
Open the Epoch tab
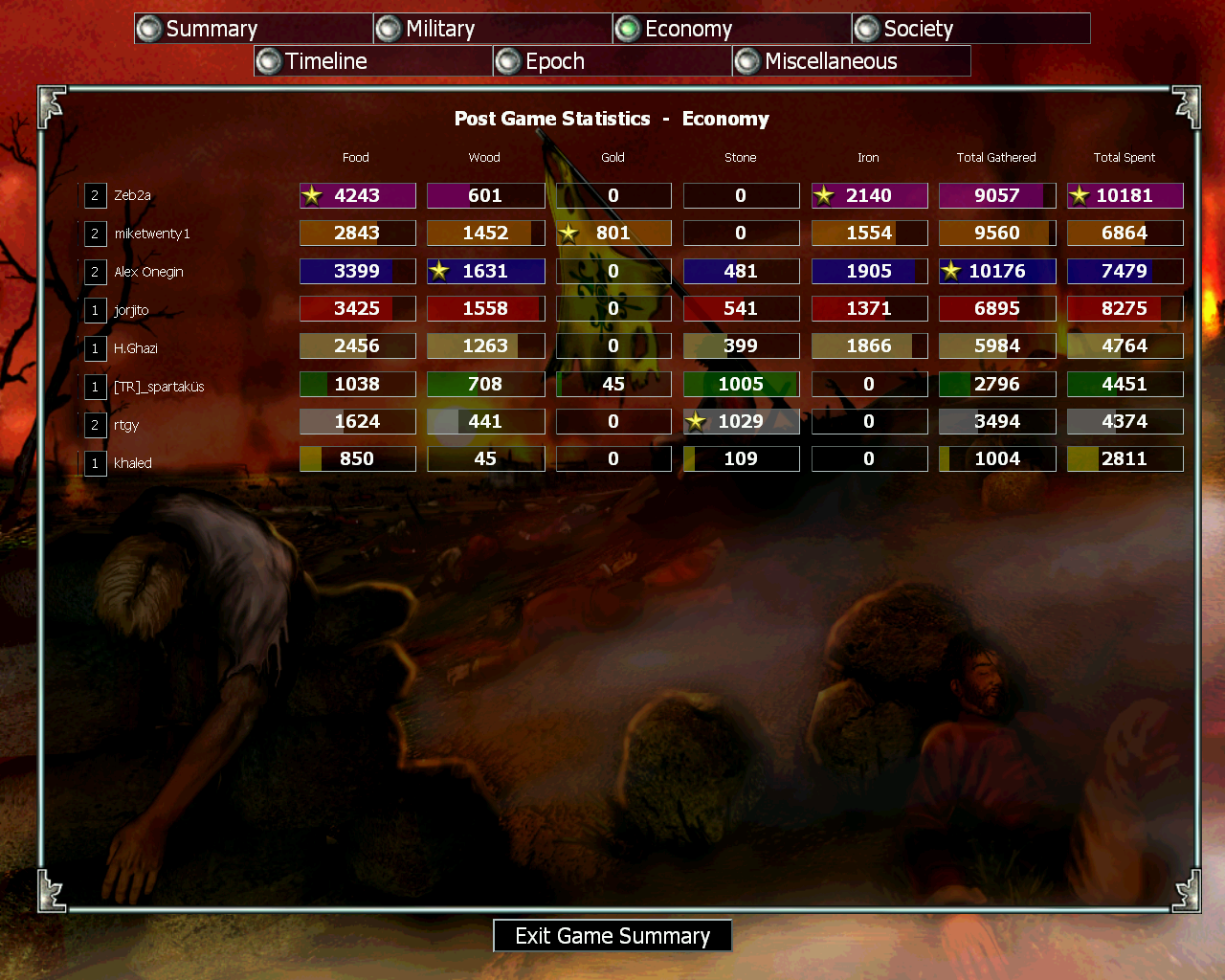click(612, 61)
